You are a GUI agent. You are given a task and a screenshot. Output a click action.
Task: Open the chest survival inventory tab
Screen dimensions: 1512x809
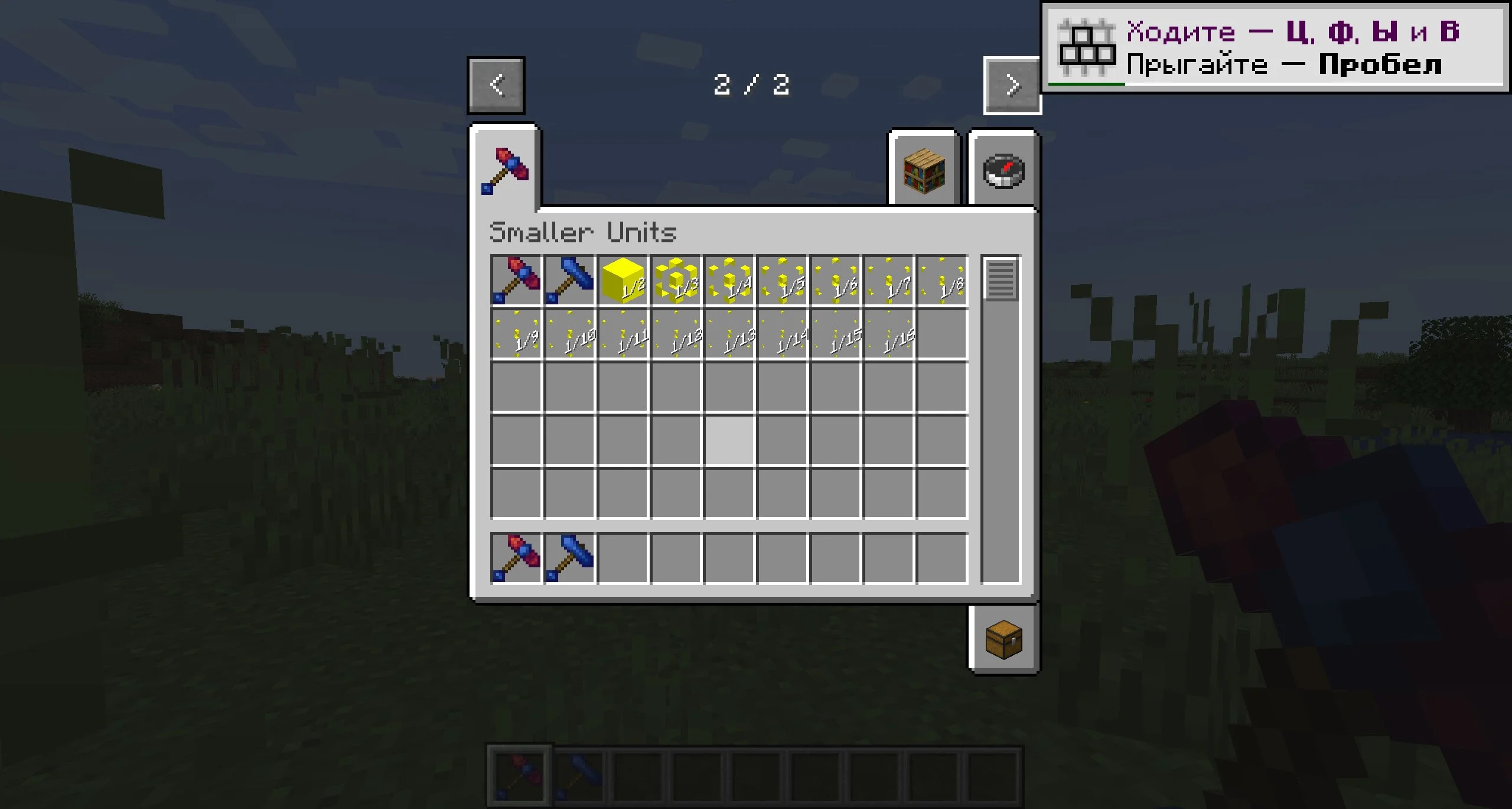(1003, 639)
